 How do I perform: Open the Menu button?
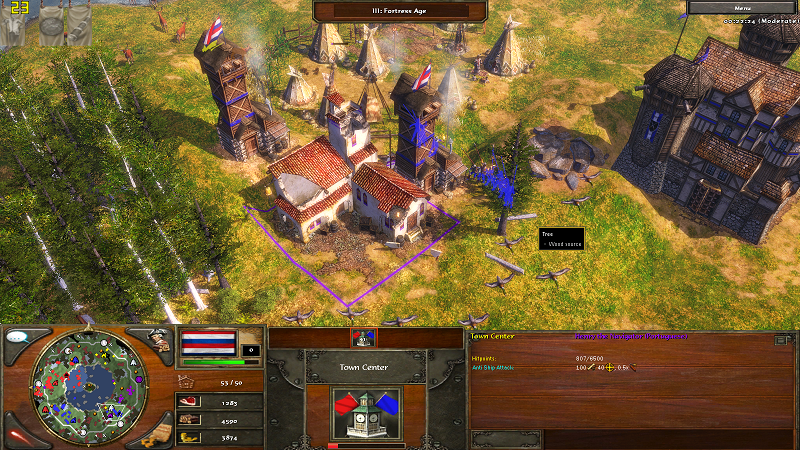(x=742, y=7)
